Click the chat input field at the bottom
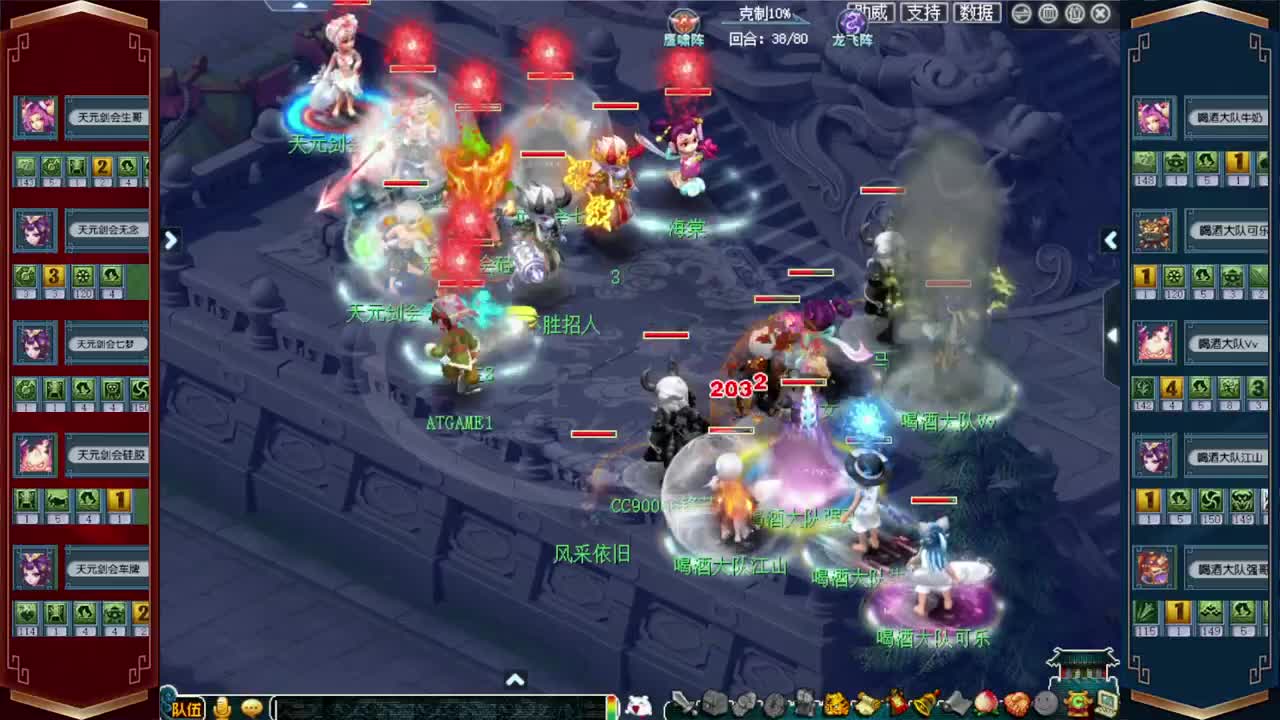 (440, 708)
